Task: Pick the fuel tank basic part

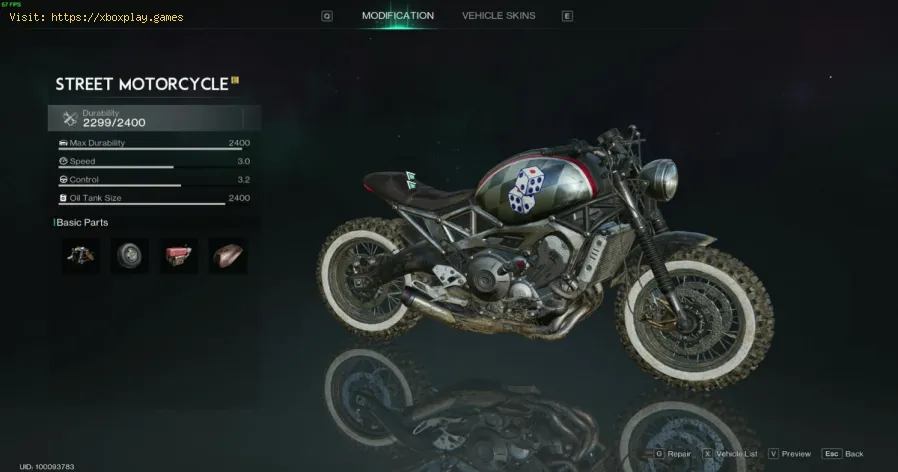Action: 228,256
